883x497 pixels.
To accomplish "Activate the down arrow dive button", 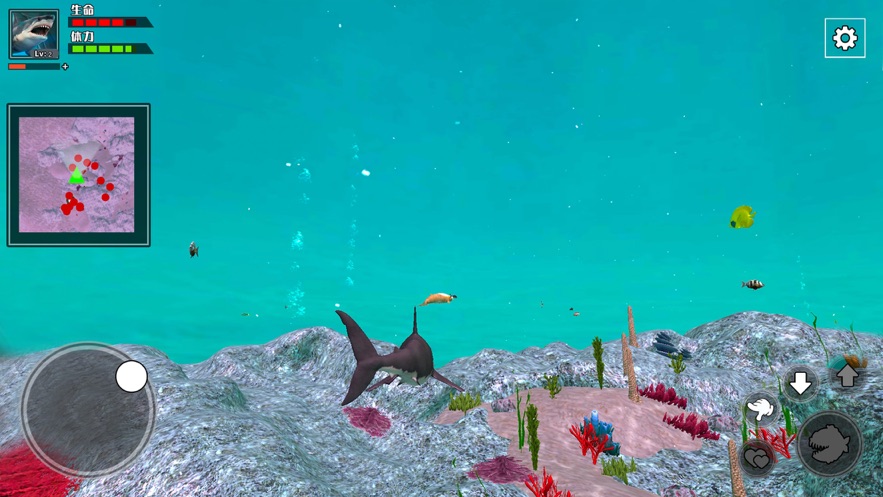I will coord(800,383).
